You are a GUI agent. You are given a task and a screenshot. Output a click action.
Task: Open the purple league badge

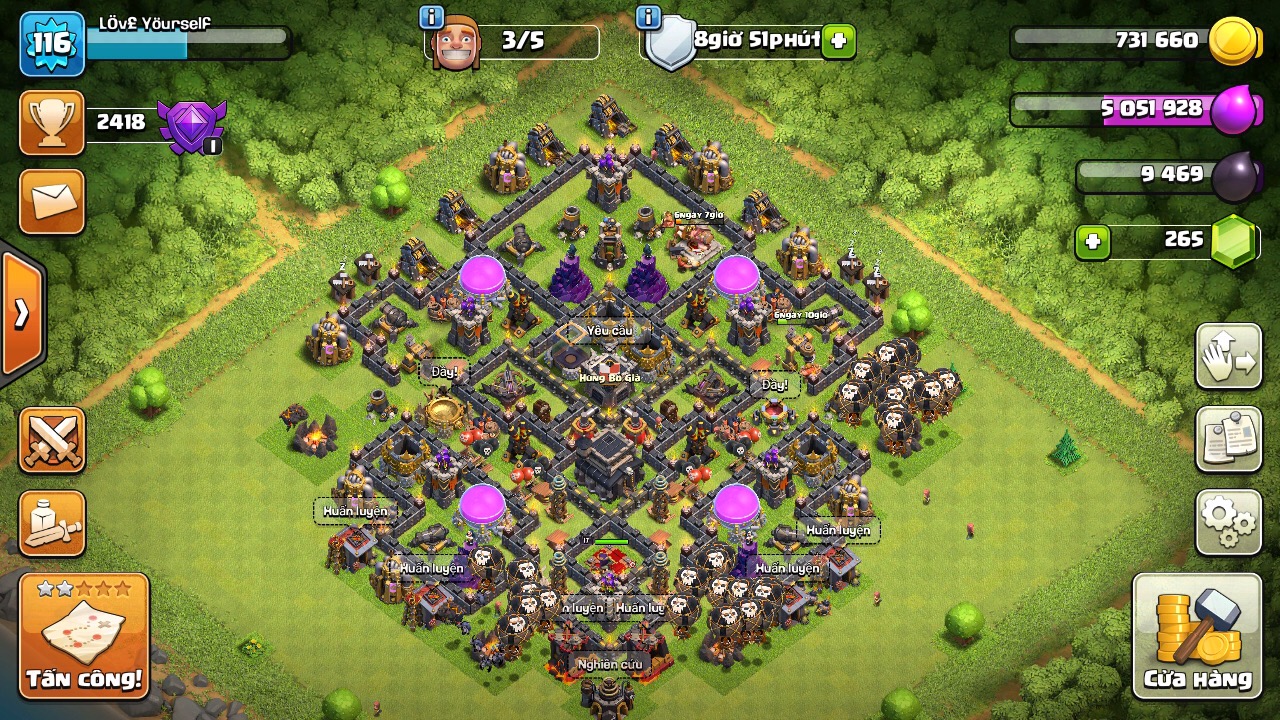[194, 126]
